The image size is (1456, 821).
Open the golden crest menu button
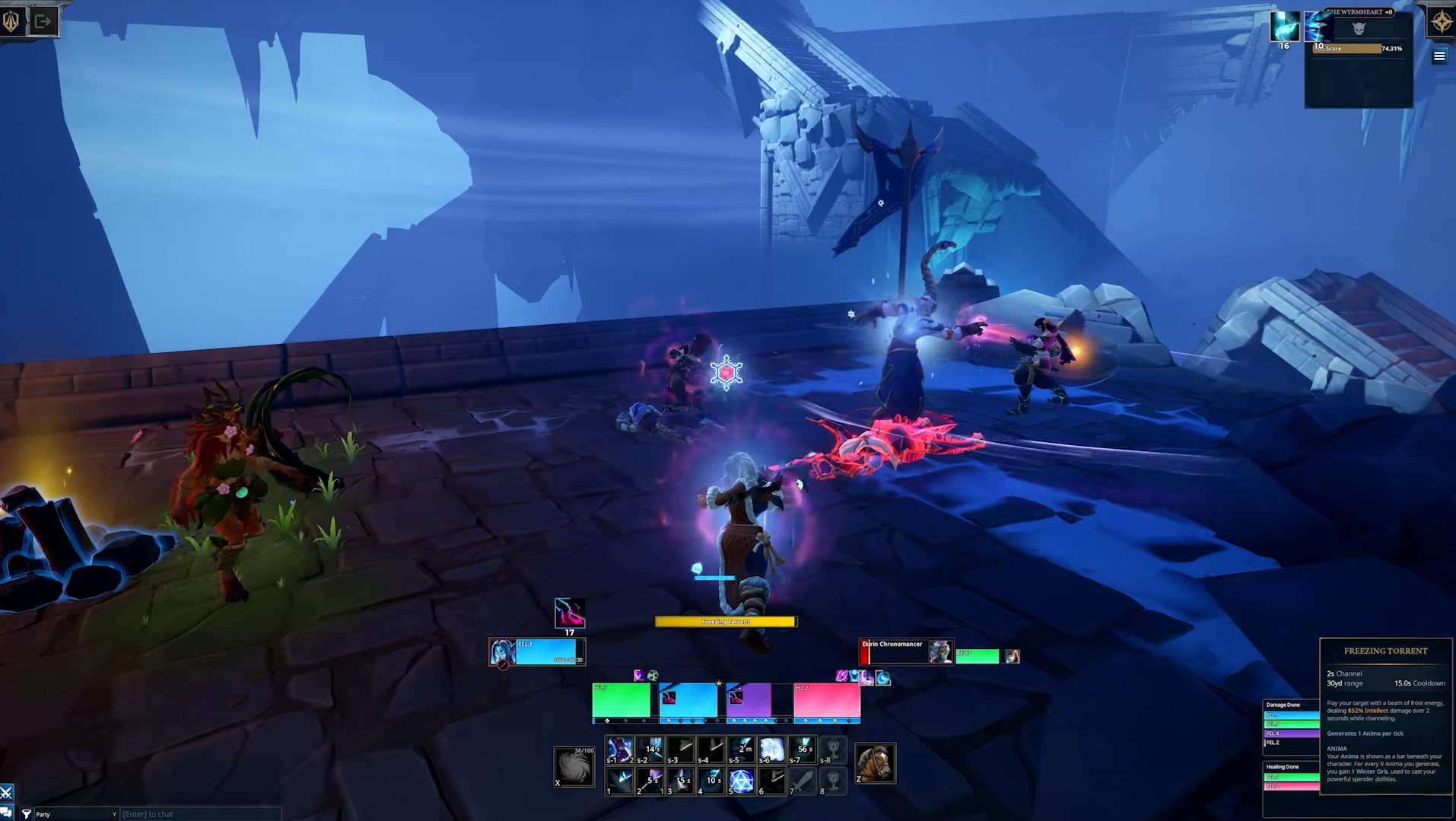click(x=11, y=21)
